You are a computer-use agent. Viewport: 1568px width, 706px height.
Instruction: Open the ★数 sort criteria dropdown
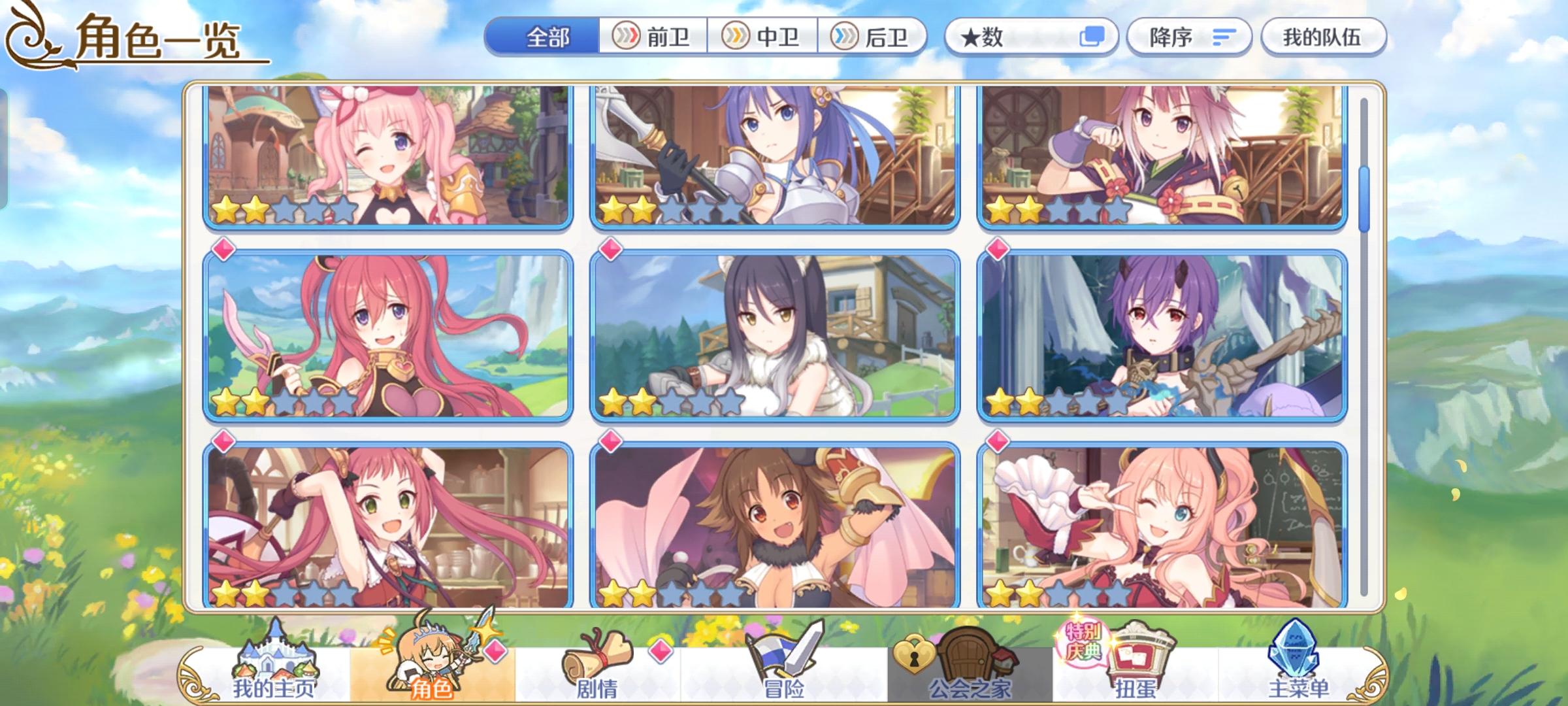1006,37
